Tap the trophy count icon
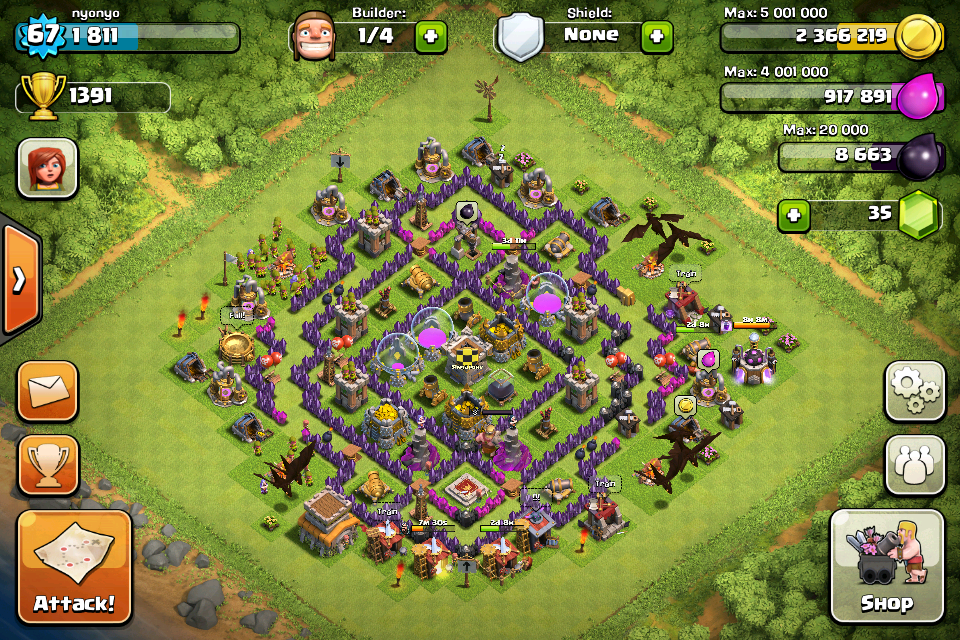The height and width of the screenshot is (640, 960). pos(42,97)
